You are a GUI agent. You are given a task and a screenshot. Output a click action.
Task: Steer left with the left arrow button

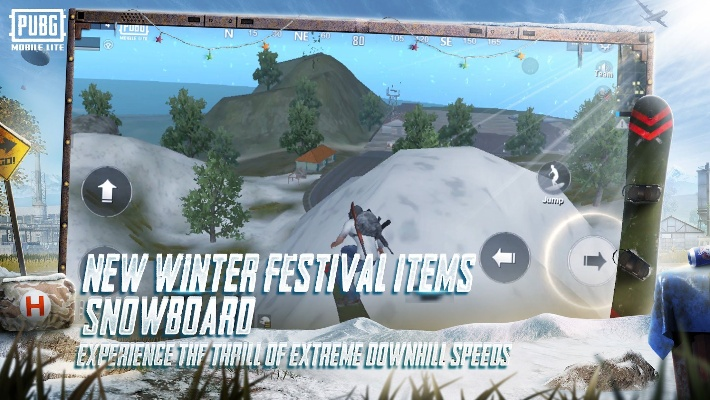504,257
